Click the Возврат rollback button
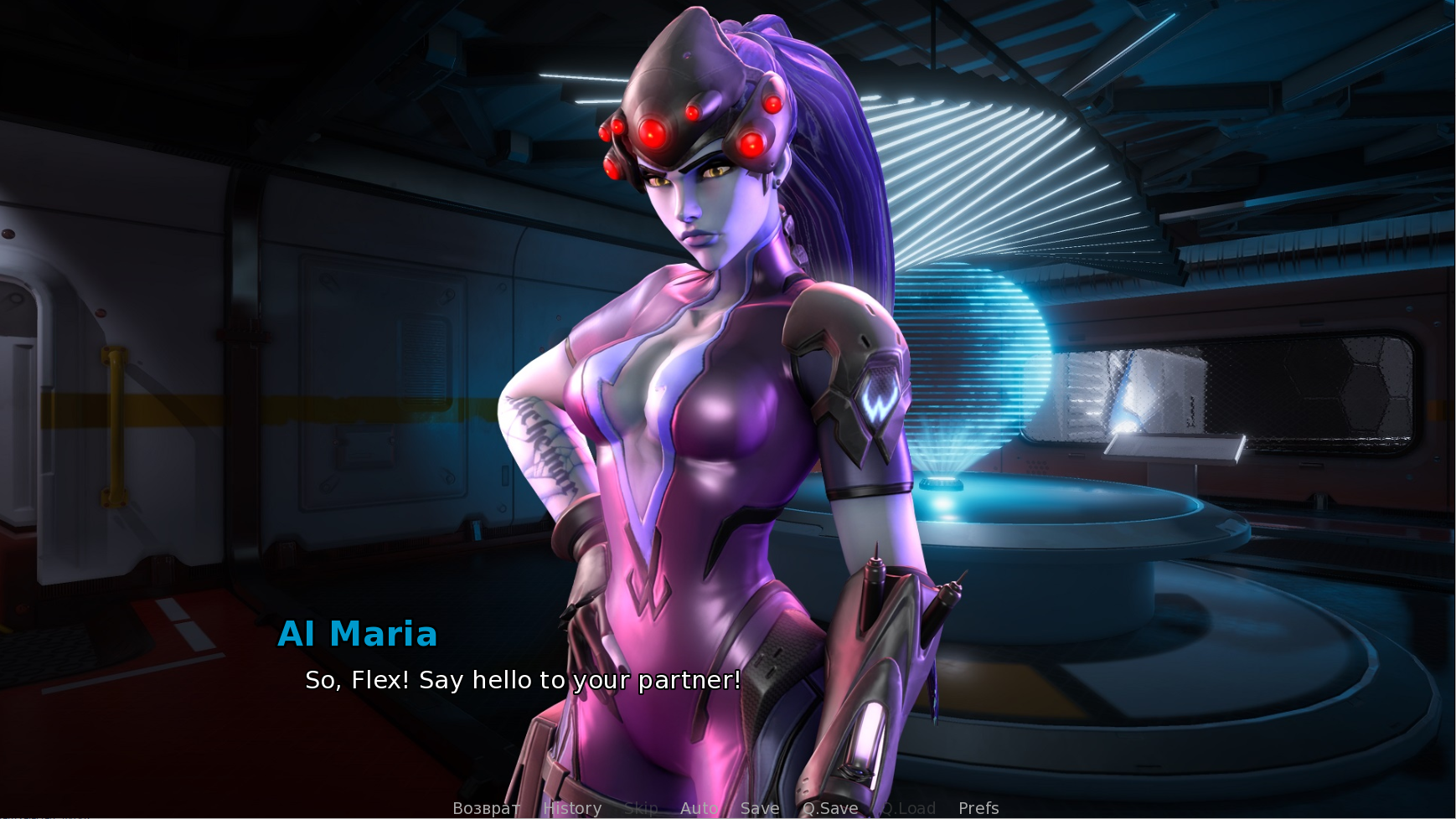 (486, 808)
